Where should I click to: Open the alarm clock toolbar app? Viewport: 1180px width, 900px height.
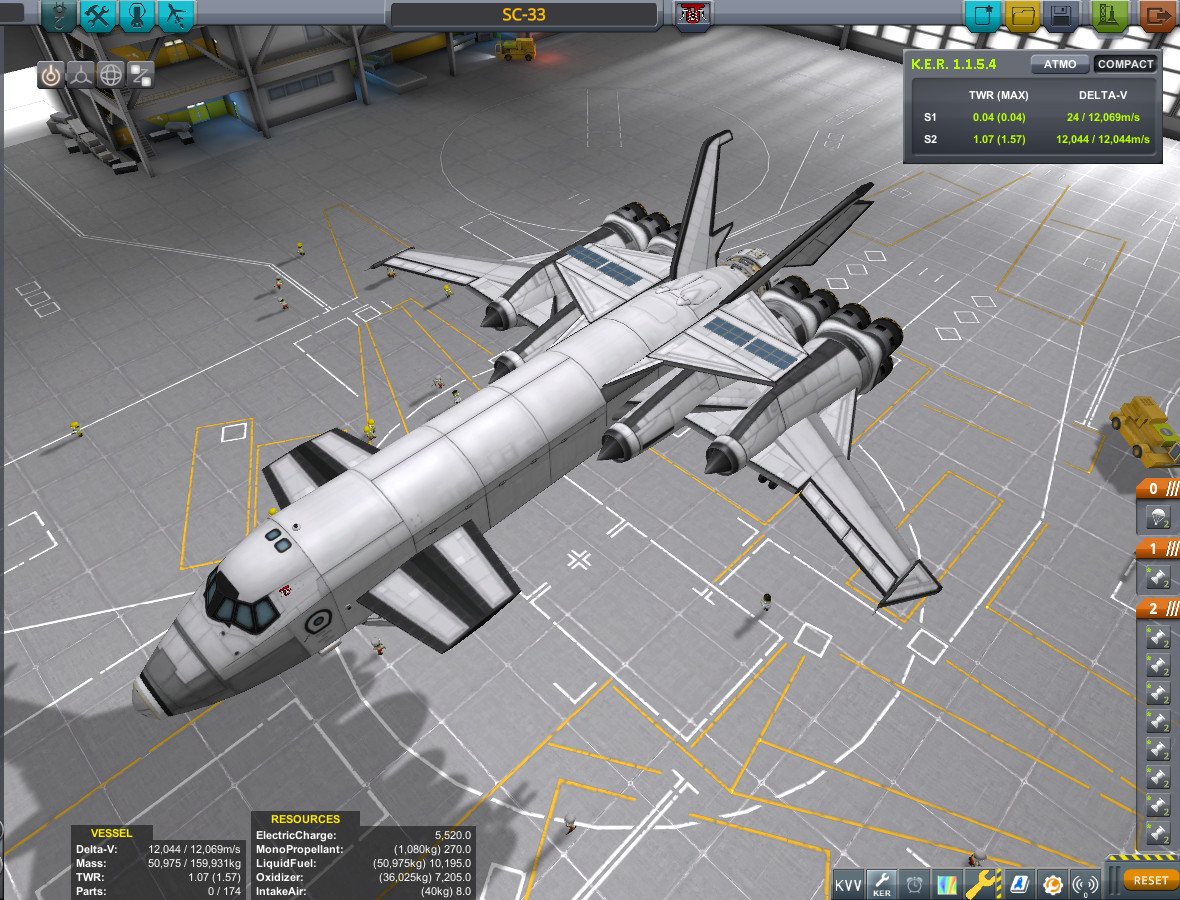pyautogui.click(x=915, y=884)
